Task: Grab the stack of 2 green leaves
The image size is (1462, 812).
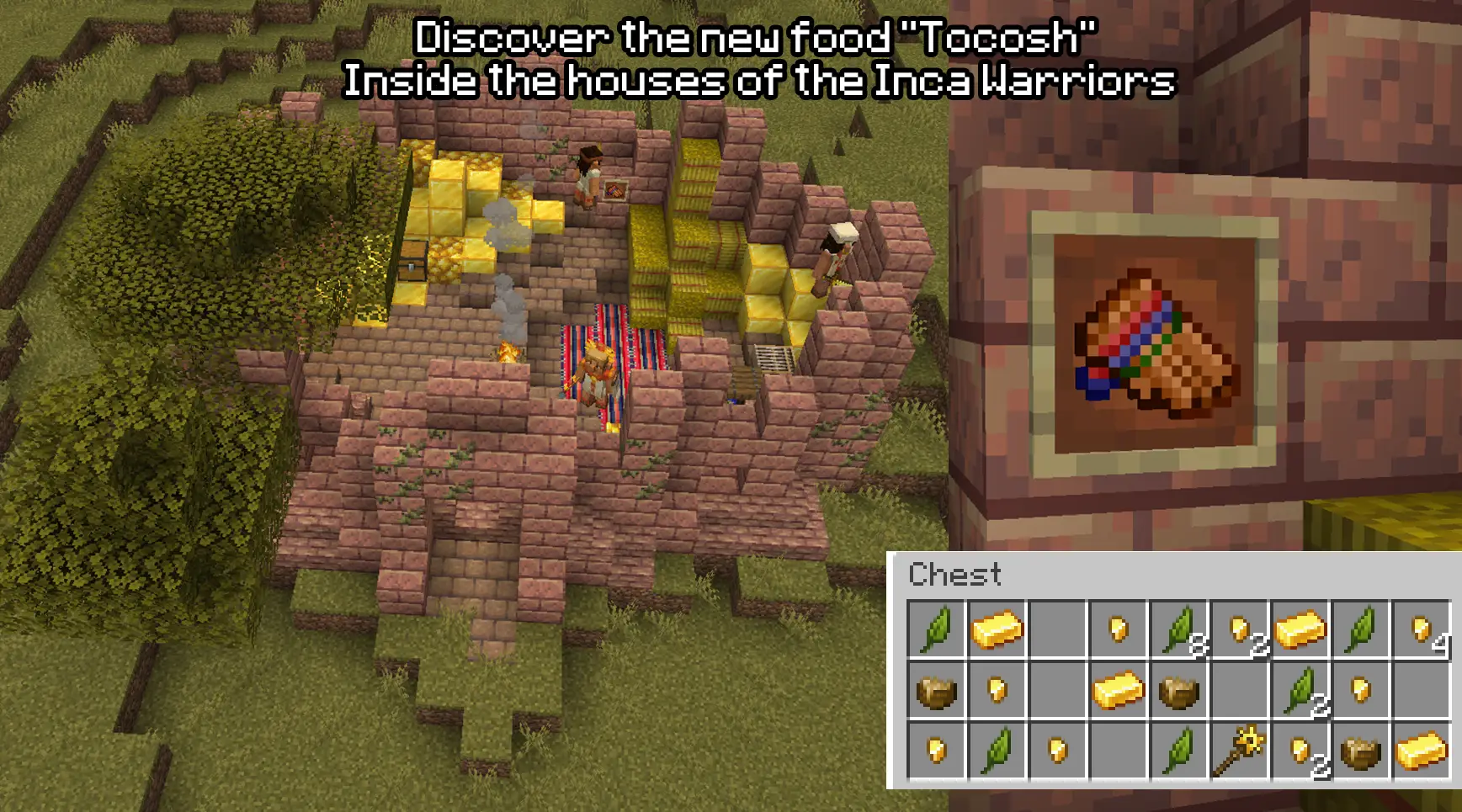Action: click(x=1300, y=690)
